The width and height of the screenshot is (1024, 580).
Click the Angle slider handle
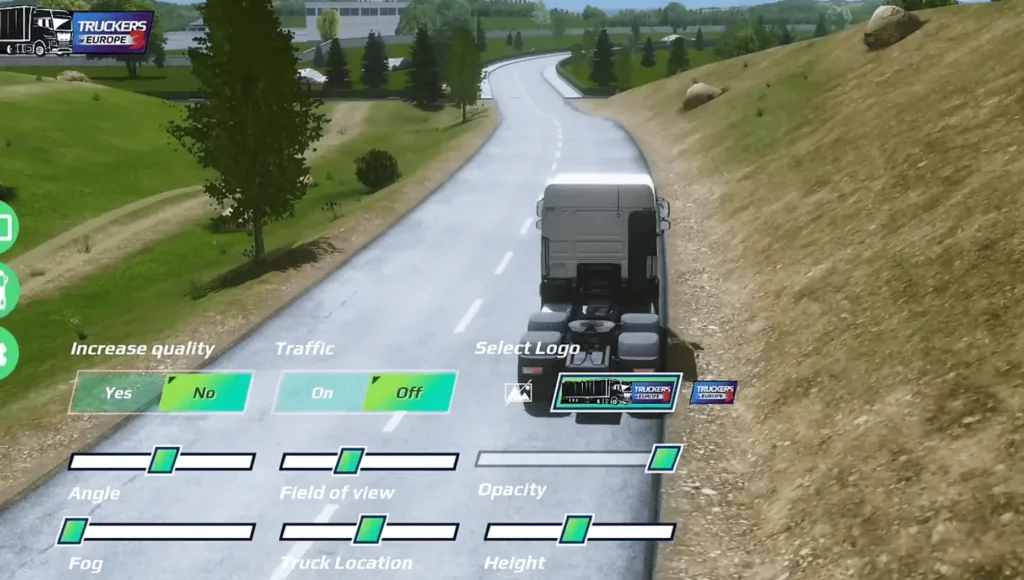click(163, 461)
